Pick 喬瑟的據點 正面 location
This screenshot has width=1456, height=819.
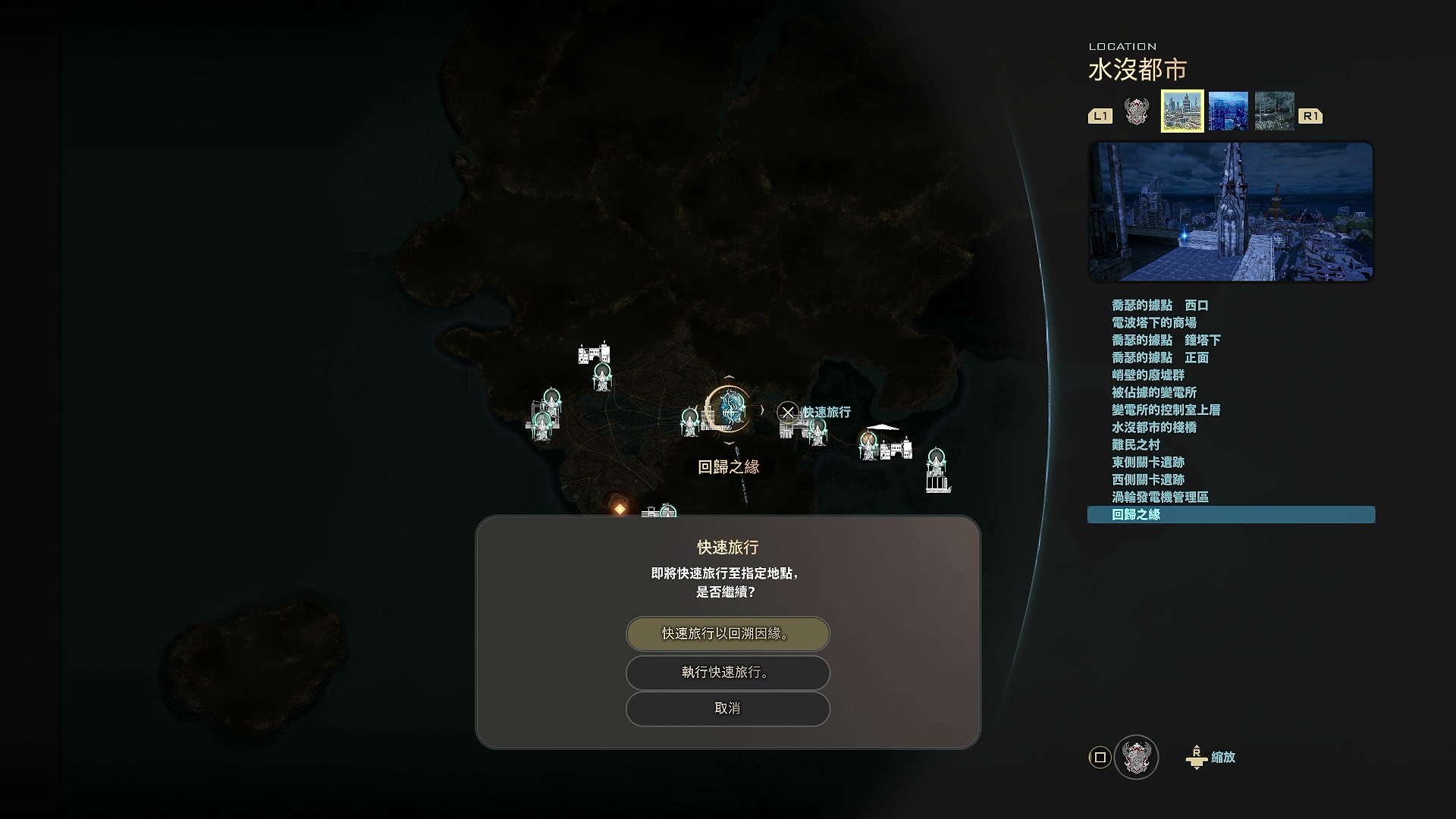click(1160, 358)
